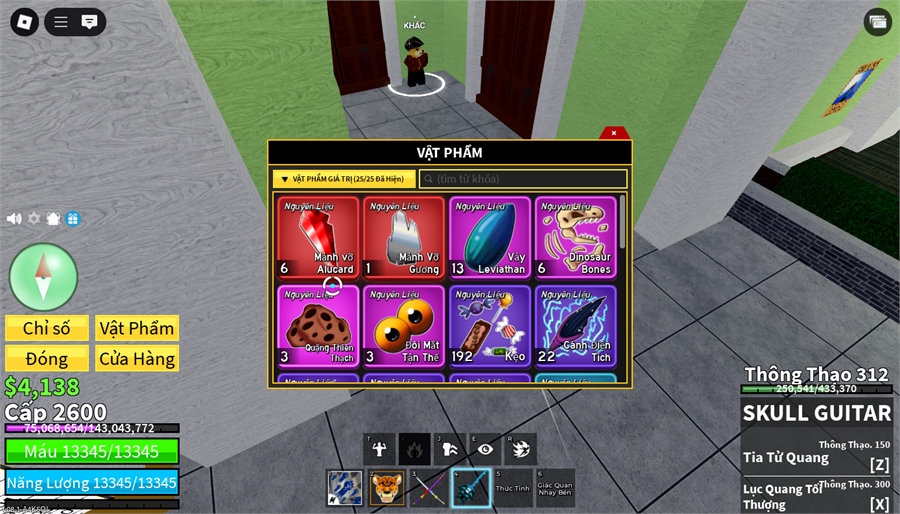
Task: Equip the tiger face hotbar slot
Action: tap(387, 488)
